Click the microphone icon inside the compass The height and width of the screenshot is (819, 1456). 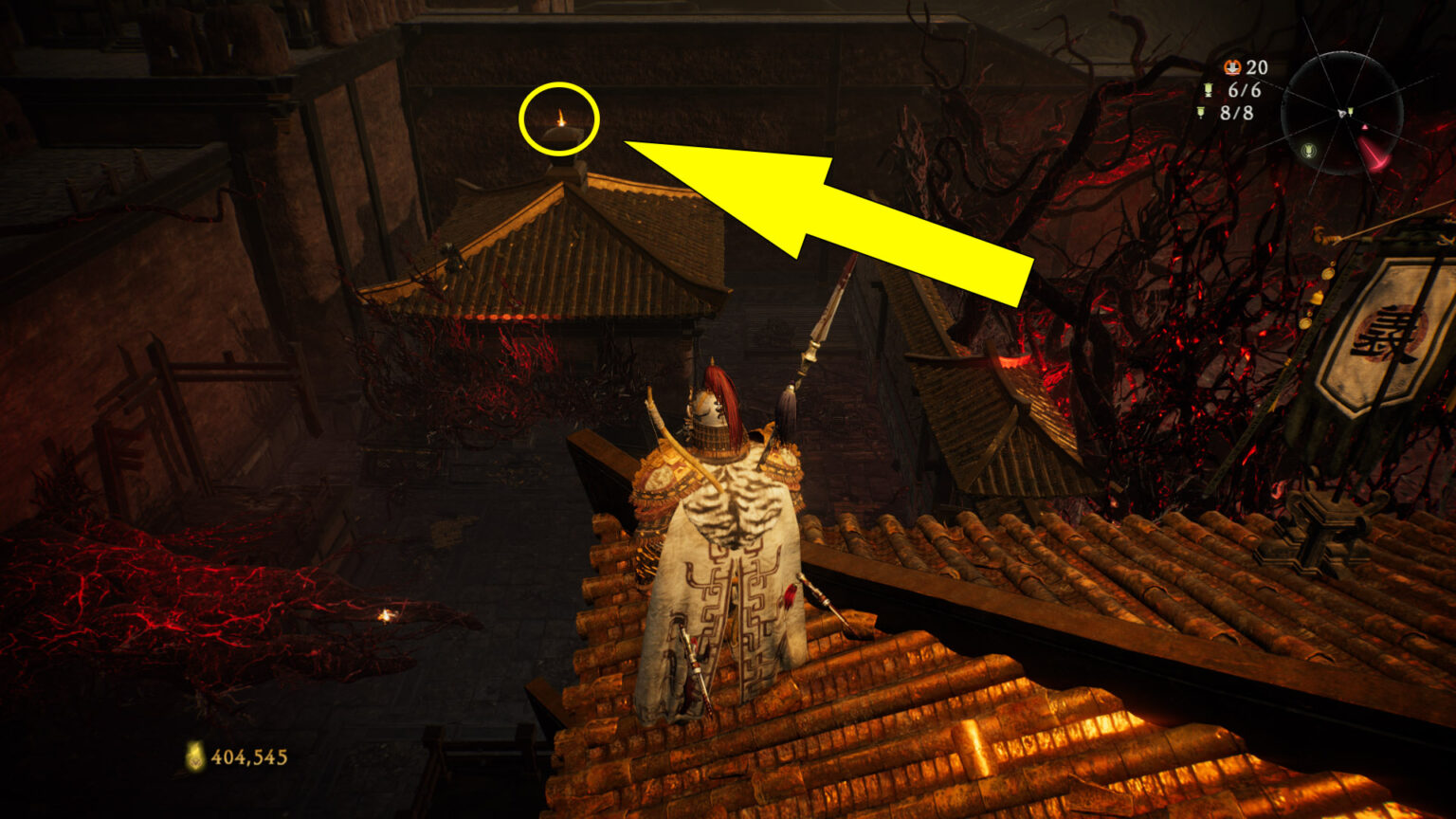point(1310,152)
